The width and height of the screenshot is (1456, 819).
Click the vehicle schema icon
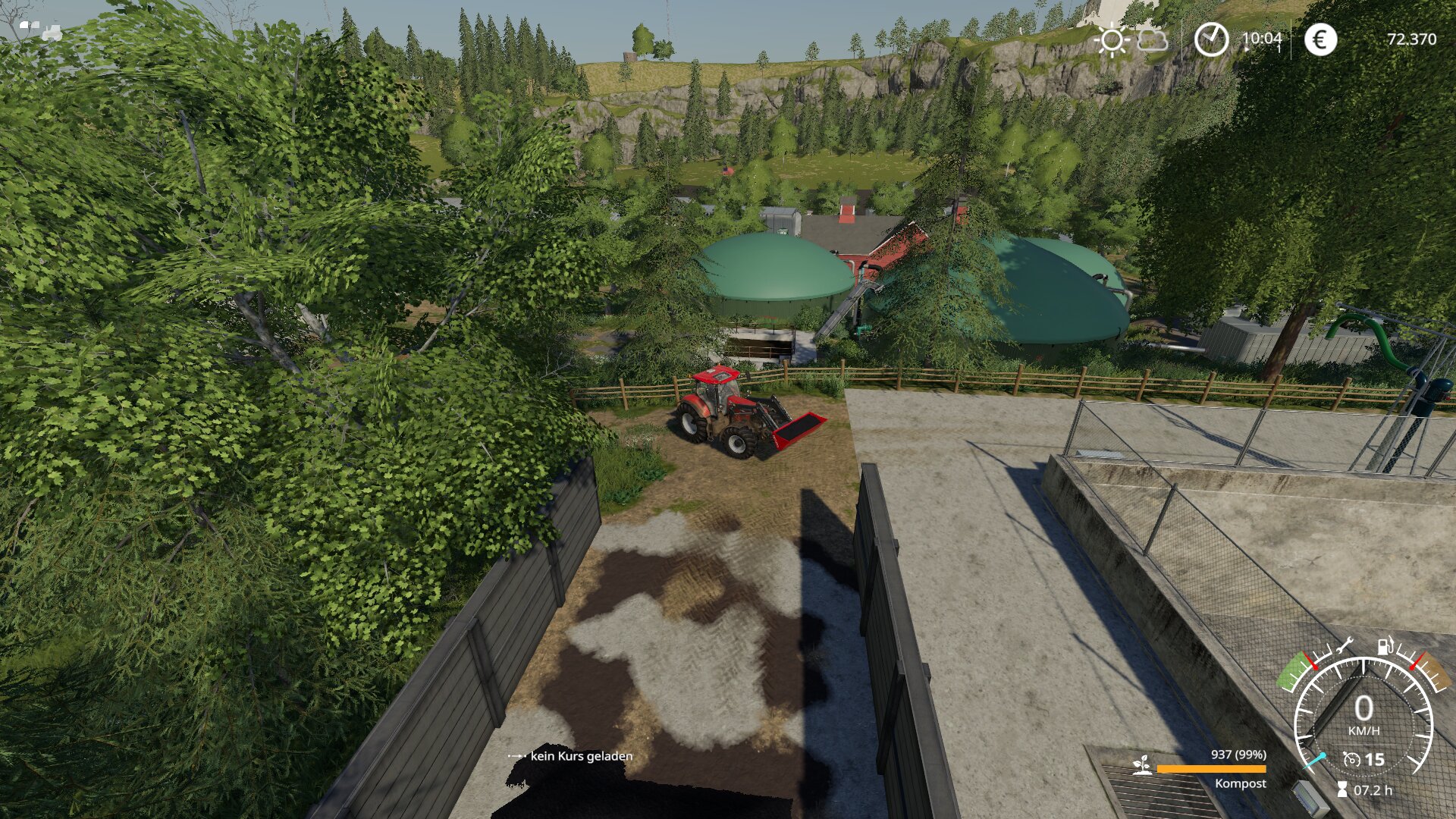(41, 30)
